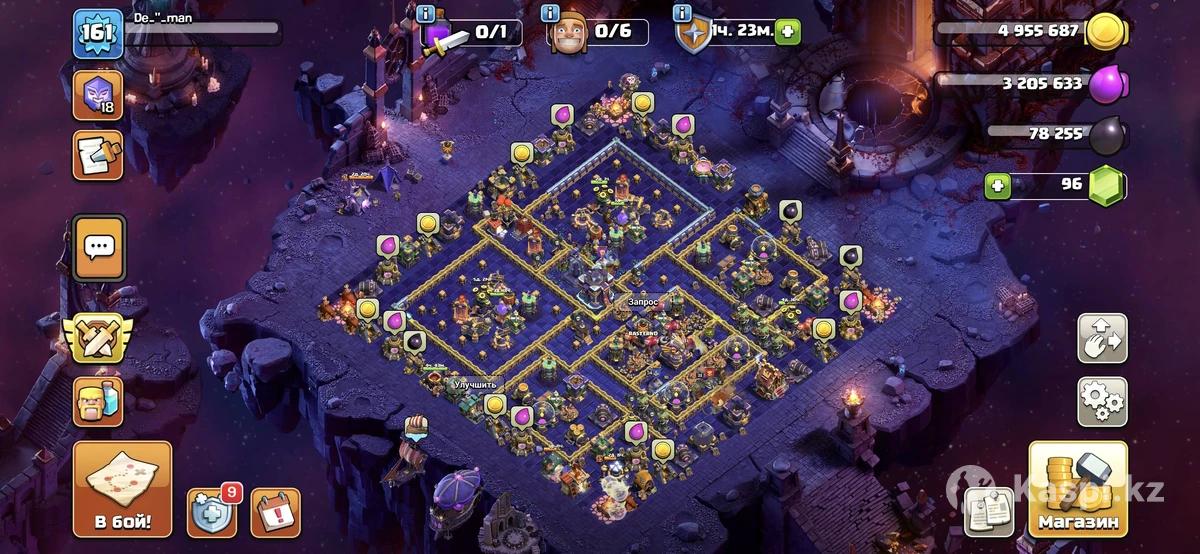Open the level 161 player profile badge
The height and width of the screenshot is (554, 1200).
98,34
